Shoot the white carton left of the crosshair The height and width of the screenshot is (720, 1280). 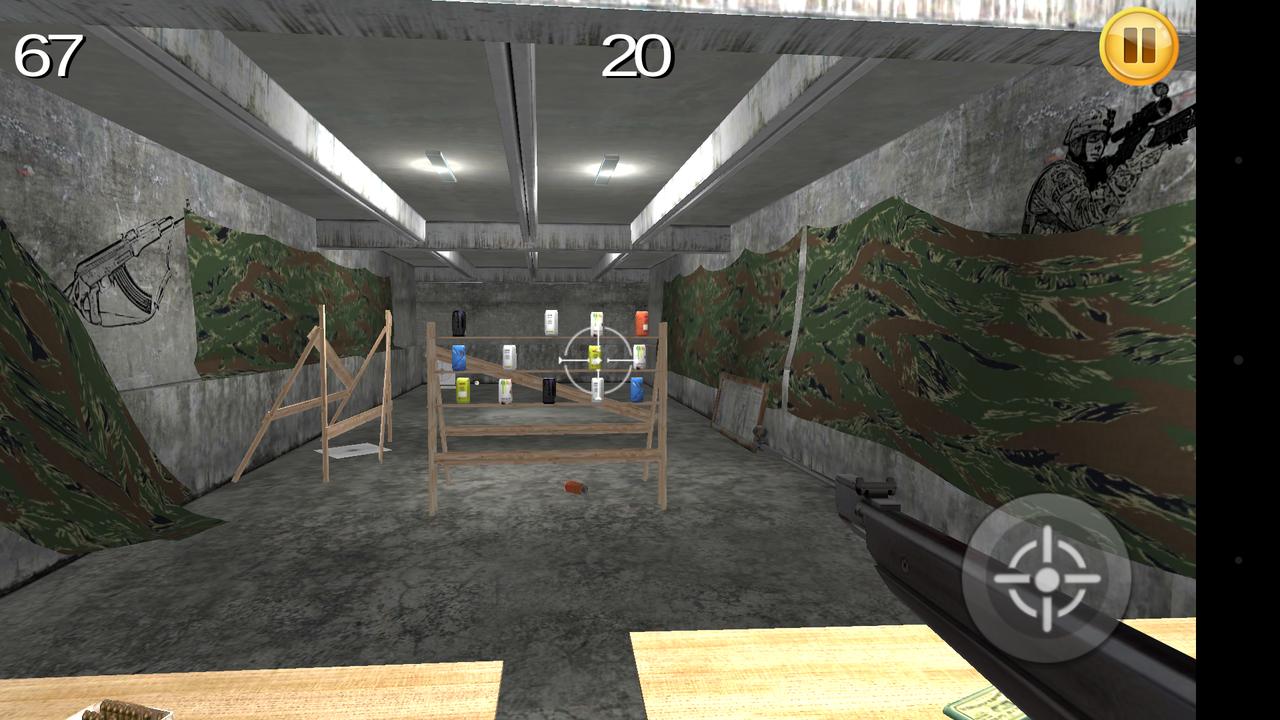click(x=510, y=357)
